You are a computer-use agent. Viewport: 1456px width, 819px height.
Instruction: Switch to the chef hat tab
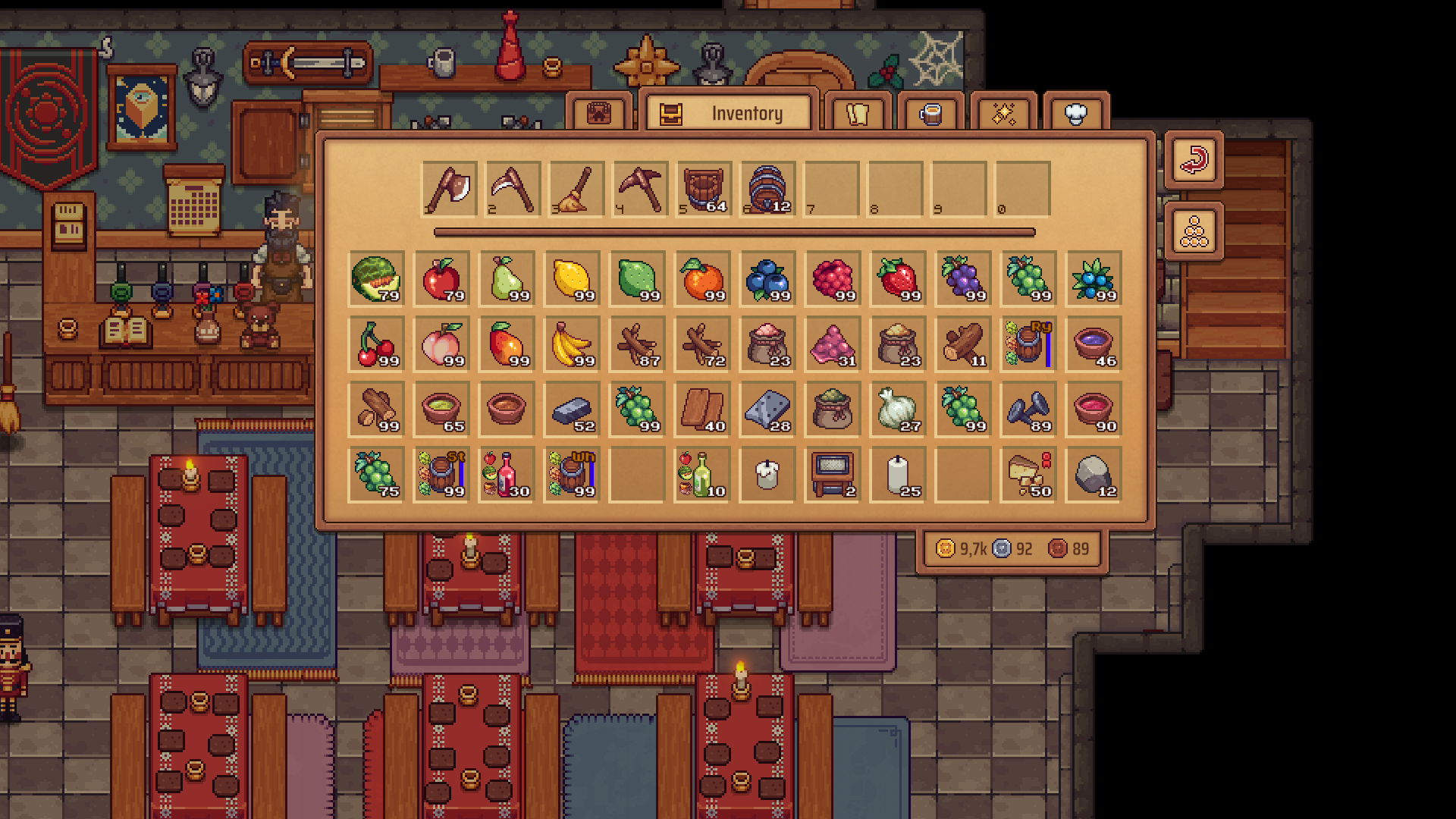pyautogui.click(x=1075, y=114)
